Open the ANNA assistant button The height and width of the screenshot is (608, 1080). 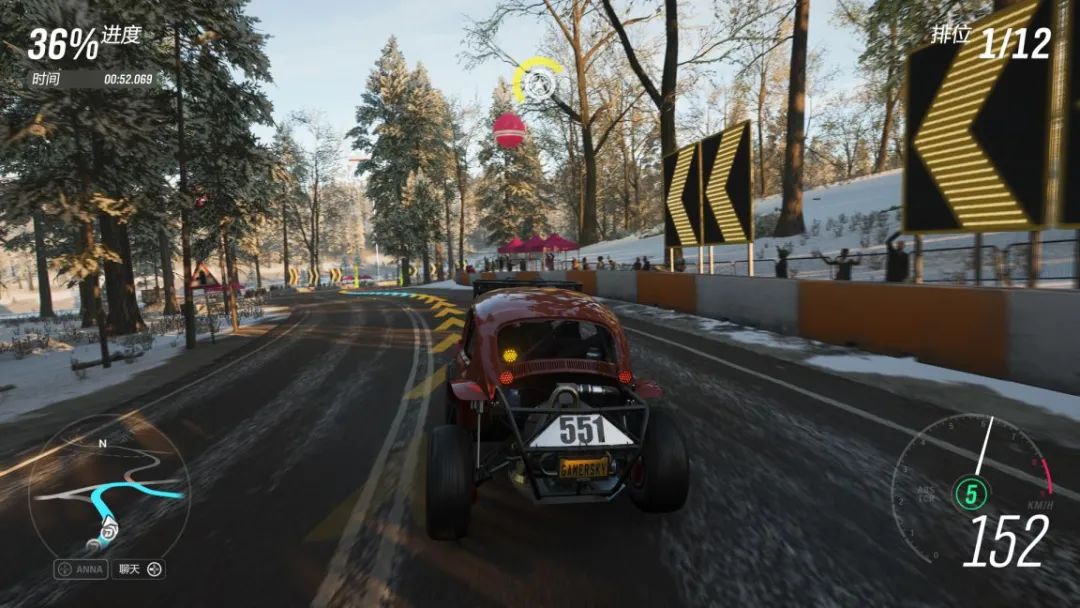tap(81, 569)
